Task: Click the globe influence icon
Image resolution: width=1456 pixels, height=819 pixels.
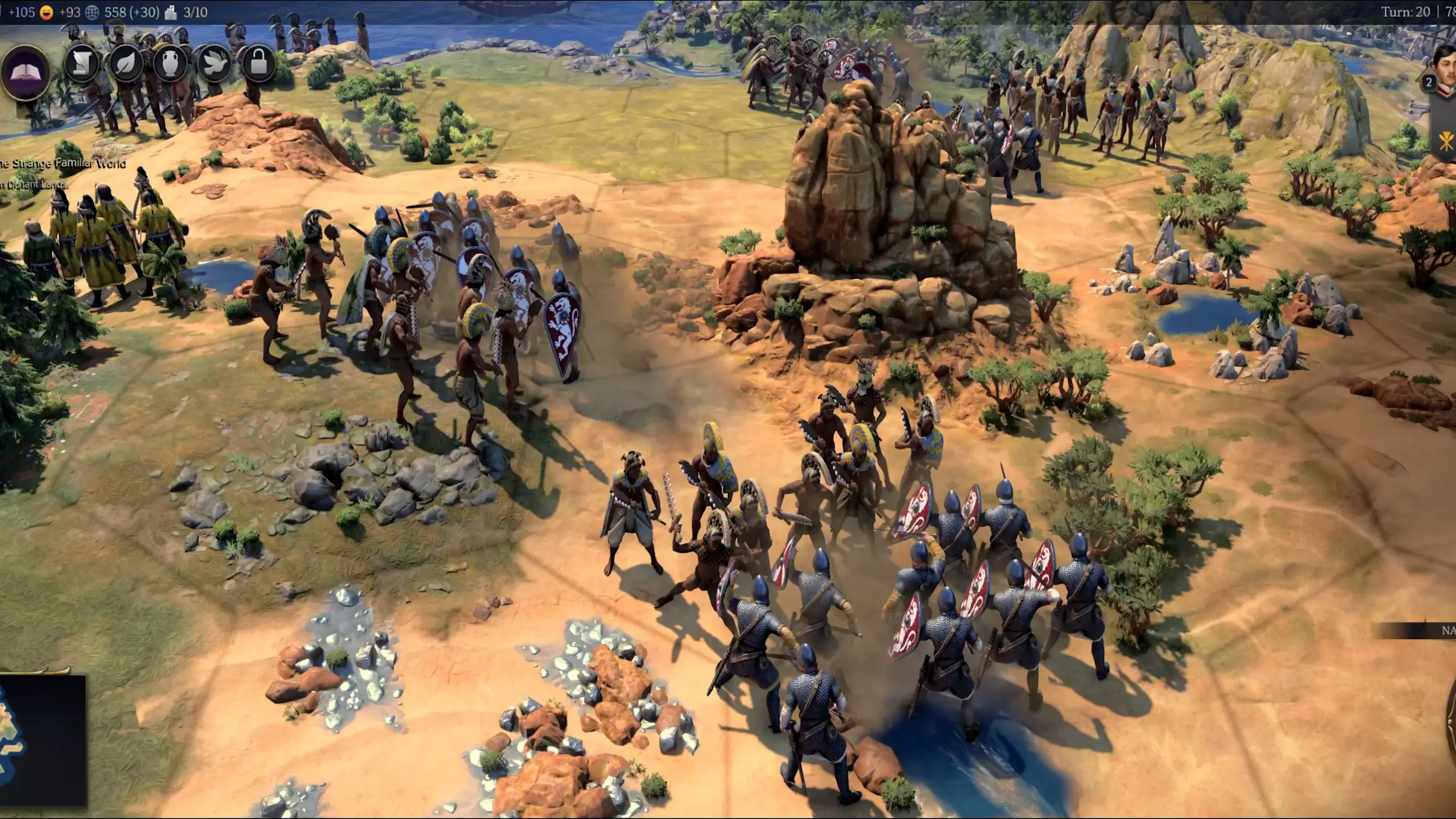Action: click(x=92, y=12)
